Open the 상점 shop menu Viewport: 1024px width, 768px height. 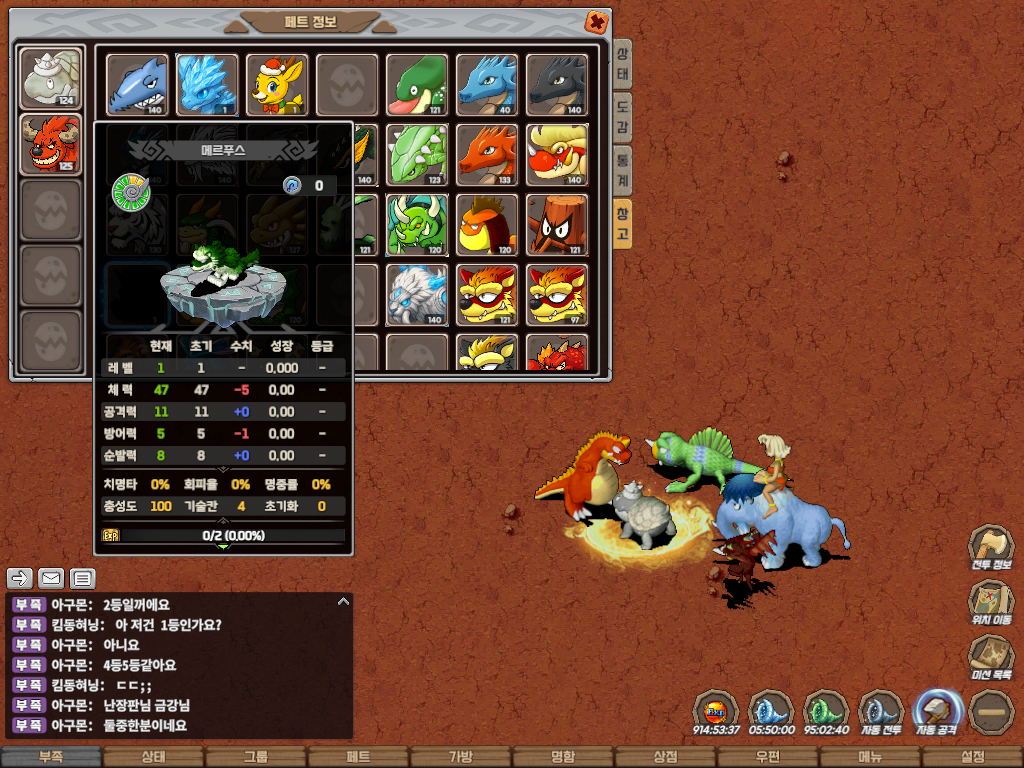click(x=665, y=757)
